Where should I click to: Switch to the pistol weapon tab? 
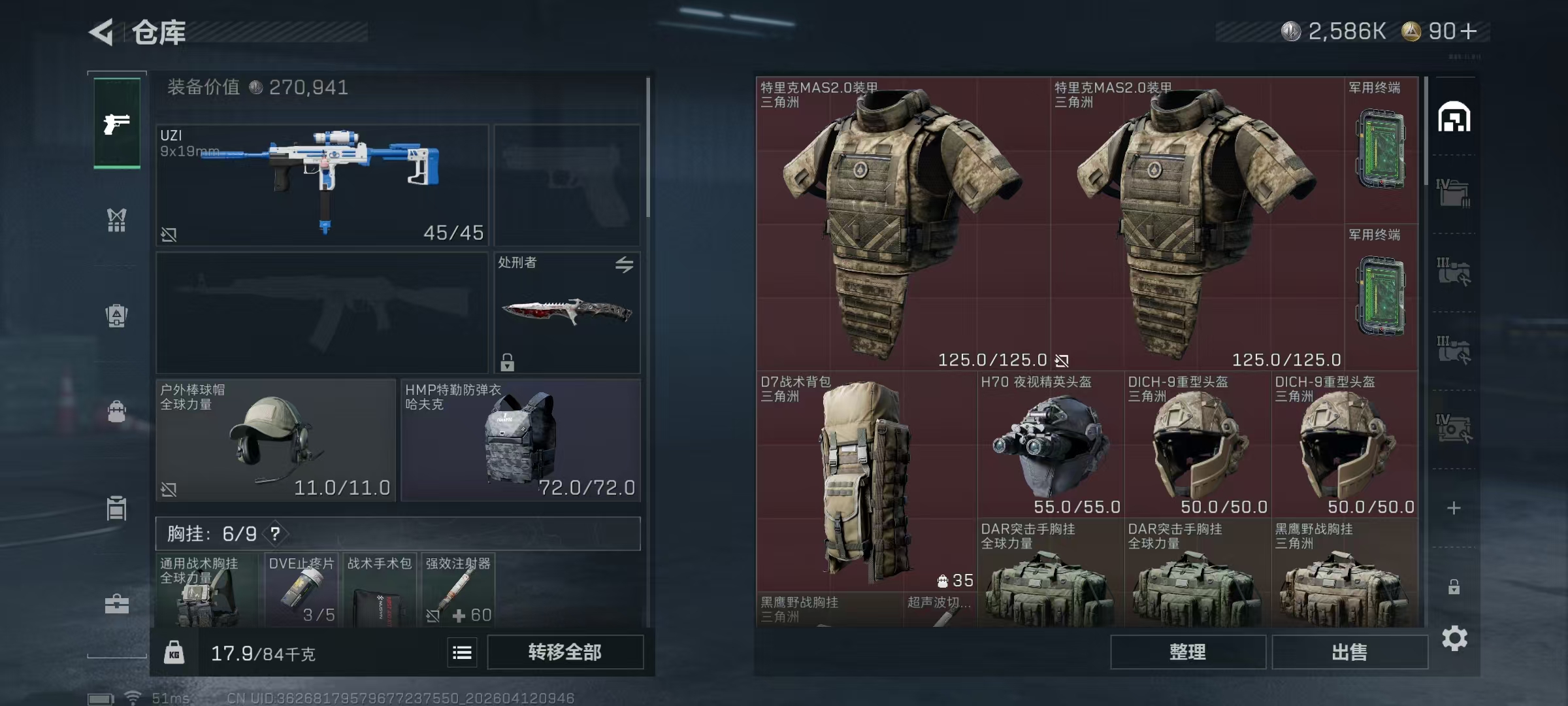pyautogui.click(x=117, y=123)
